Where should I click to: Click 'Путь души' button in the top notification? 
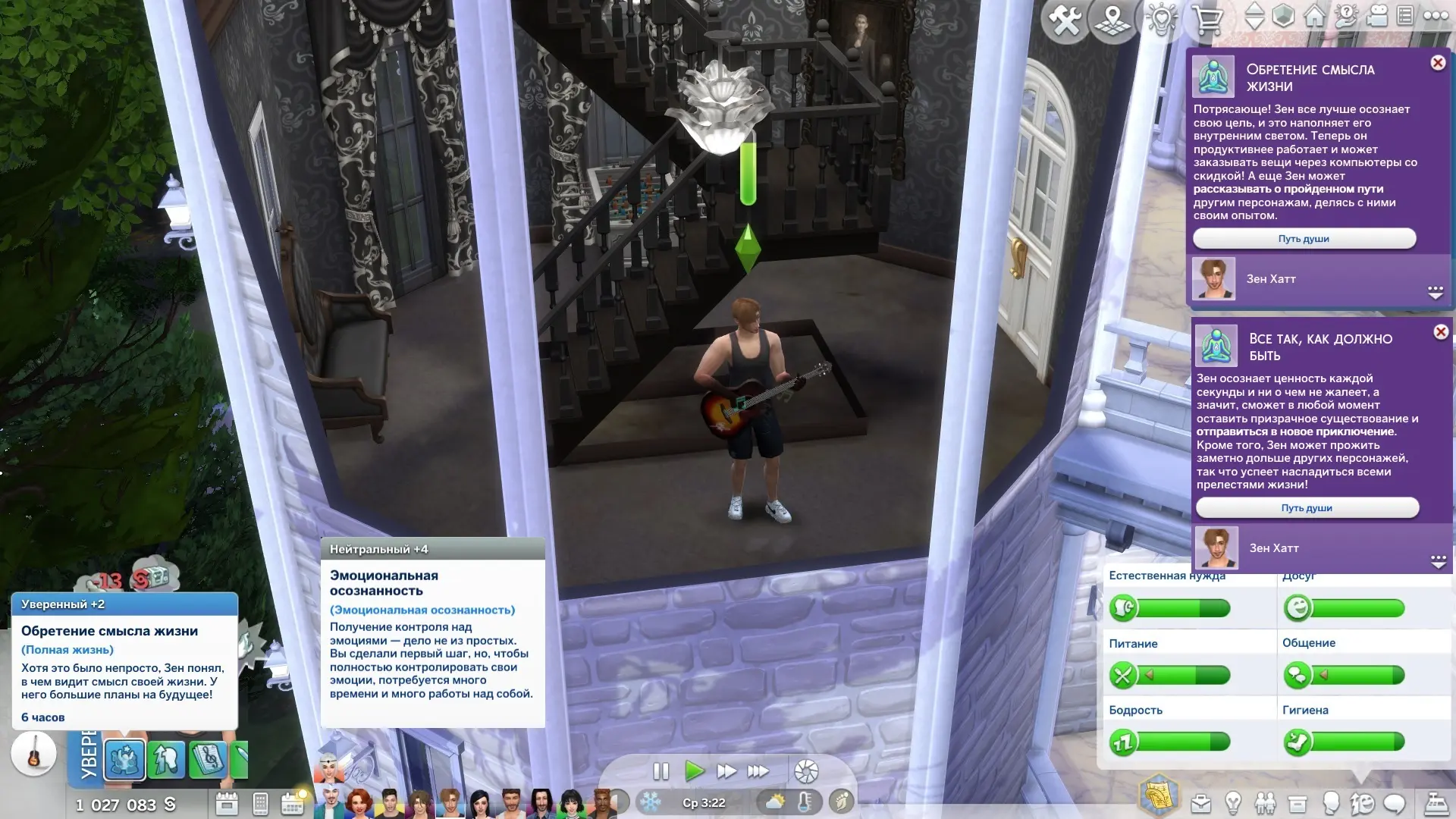click(x=1304, y=239)
